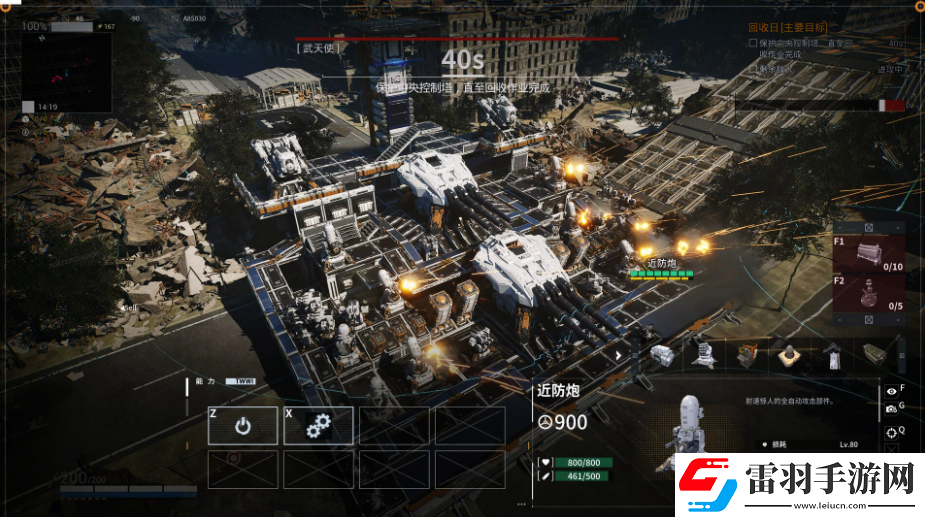Activate the crosshair targeting icon
Image resolution: width=925 pixels, height=517 pixels.
click(x=890, y=433)
